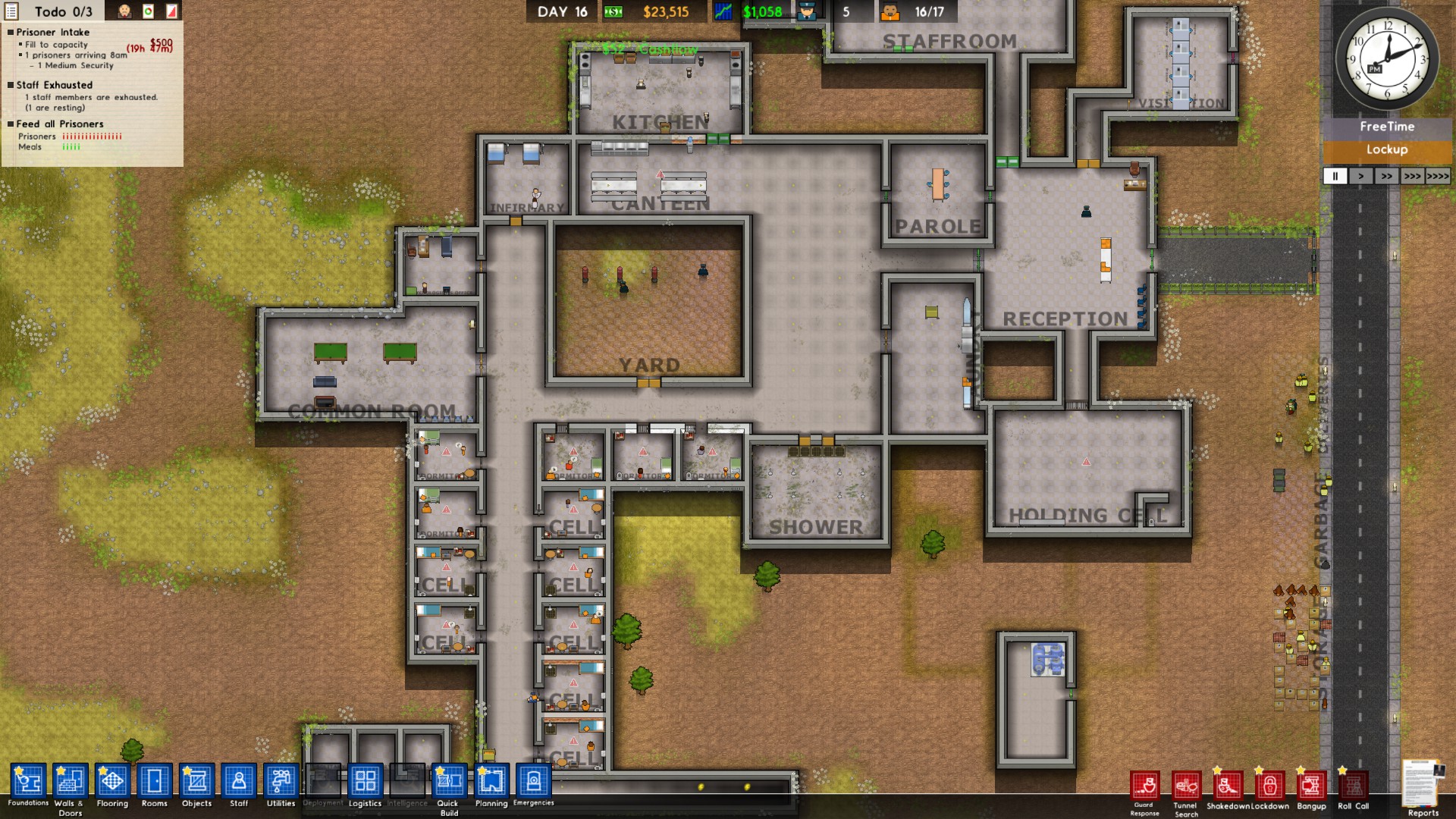Pause the game simulation
The height and width of the screenshot is (819, 1456).
1335,176
